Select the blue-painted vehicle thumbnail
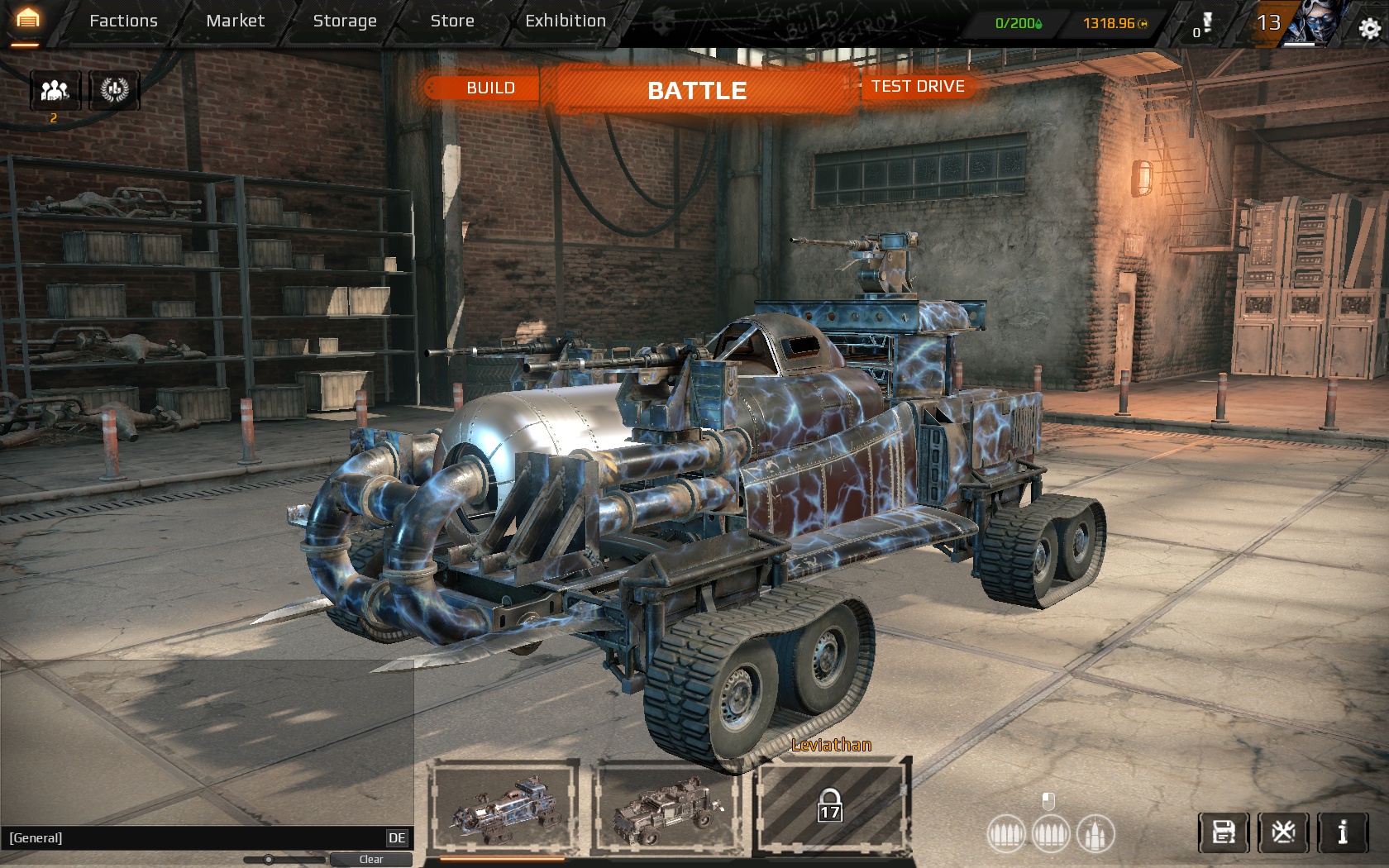The image size is (1389, 868). coord(504,806)
